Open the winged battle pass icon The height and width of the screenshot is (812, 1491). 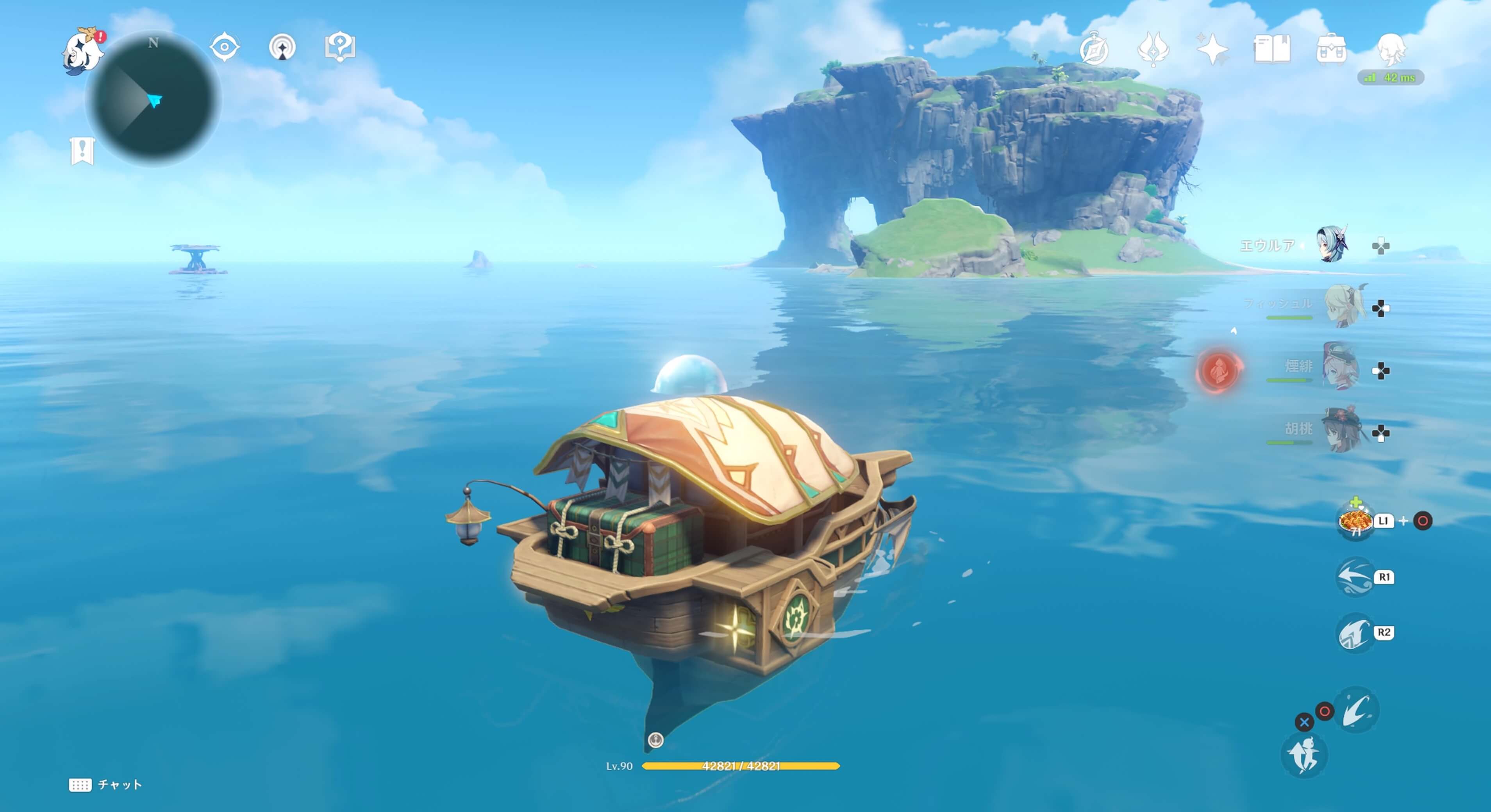pyautogui.click(x=1152, y=48)
